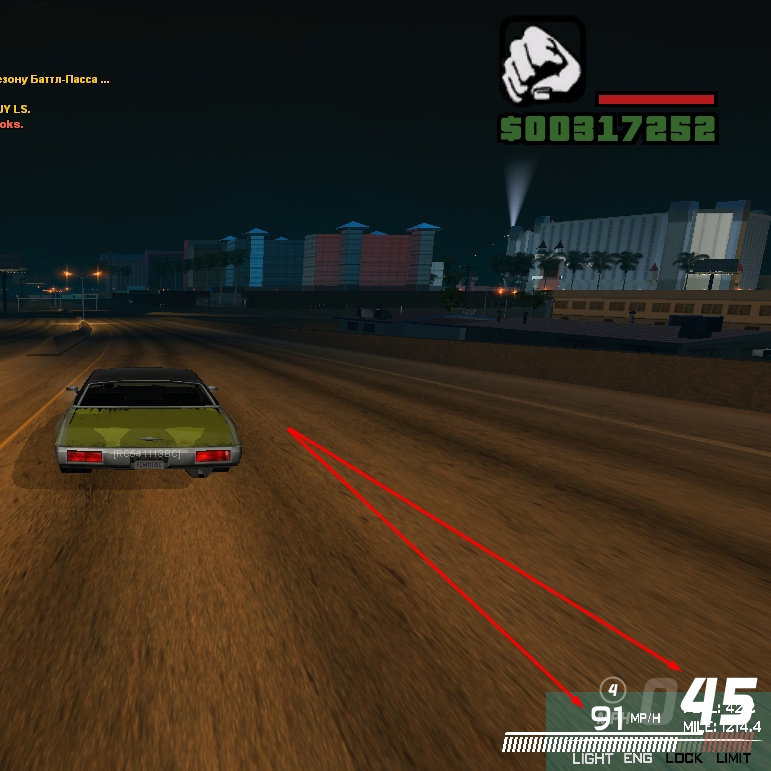Toggle the LIMIT speed limiter indicator
Viewport: 771px width, 771px height.
733,758
